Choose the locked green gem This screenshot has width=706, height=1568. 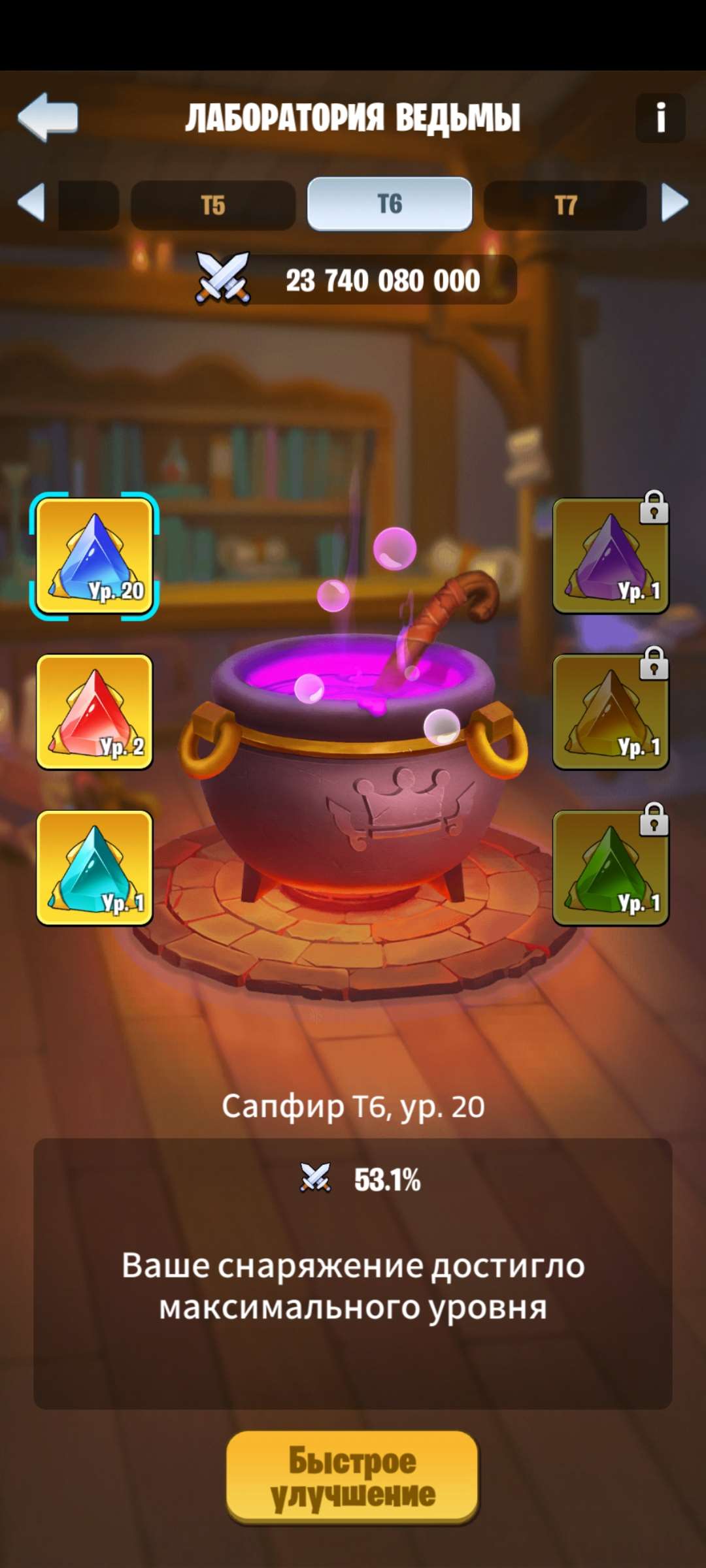click(611, 868)
